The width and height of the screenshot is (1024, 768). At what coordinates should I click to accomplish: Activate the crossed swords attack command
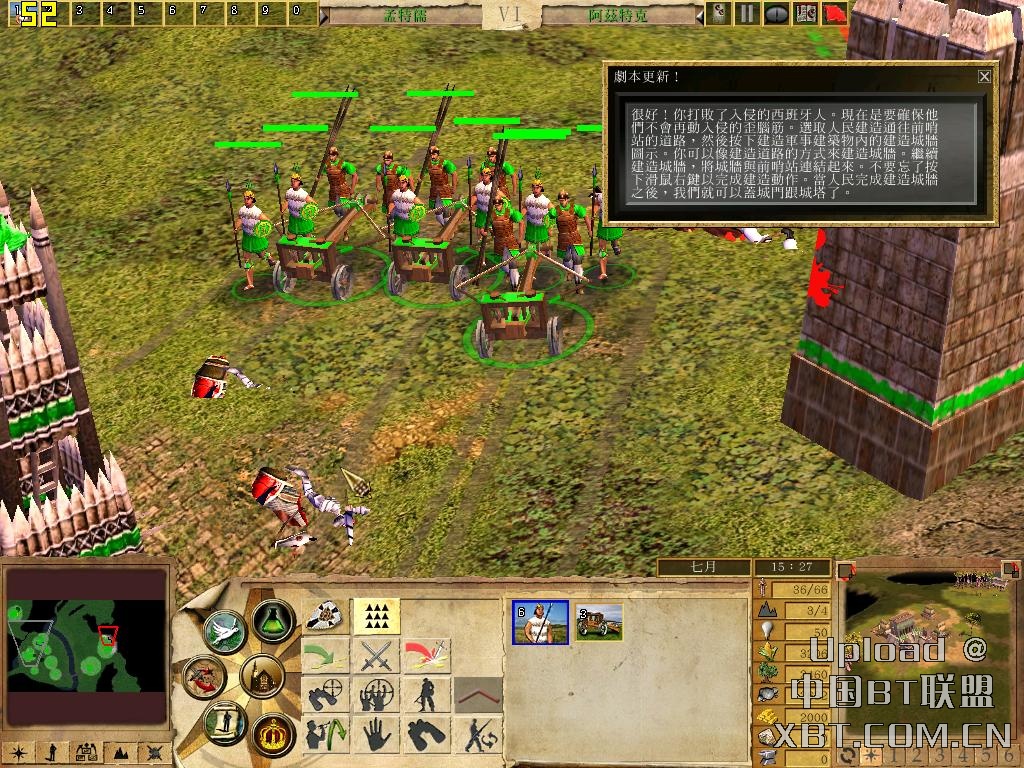[377, 656]
